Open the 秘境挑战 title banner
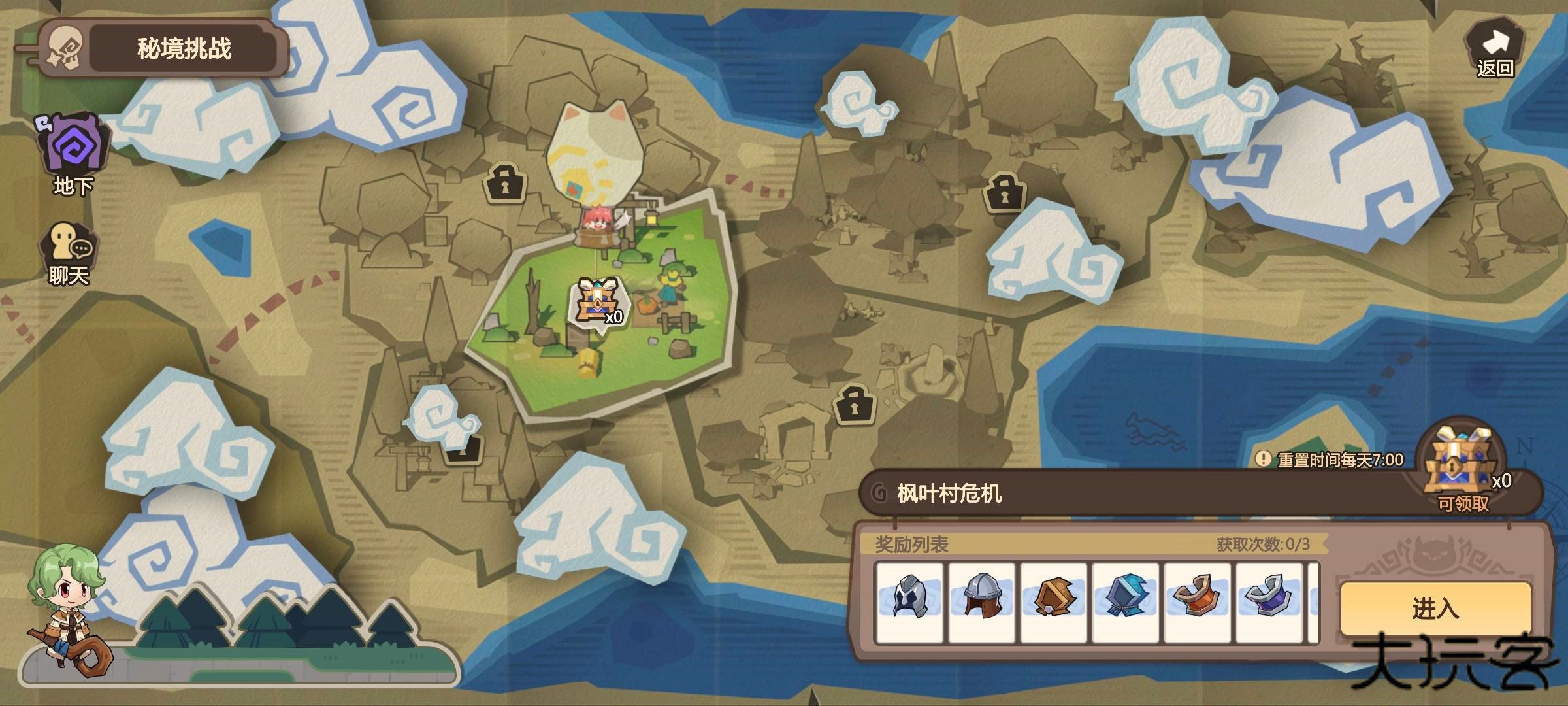Viewport: 1568px width, 706px height. tap(184, 49)
